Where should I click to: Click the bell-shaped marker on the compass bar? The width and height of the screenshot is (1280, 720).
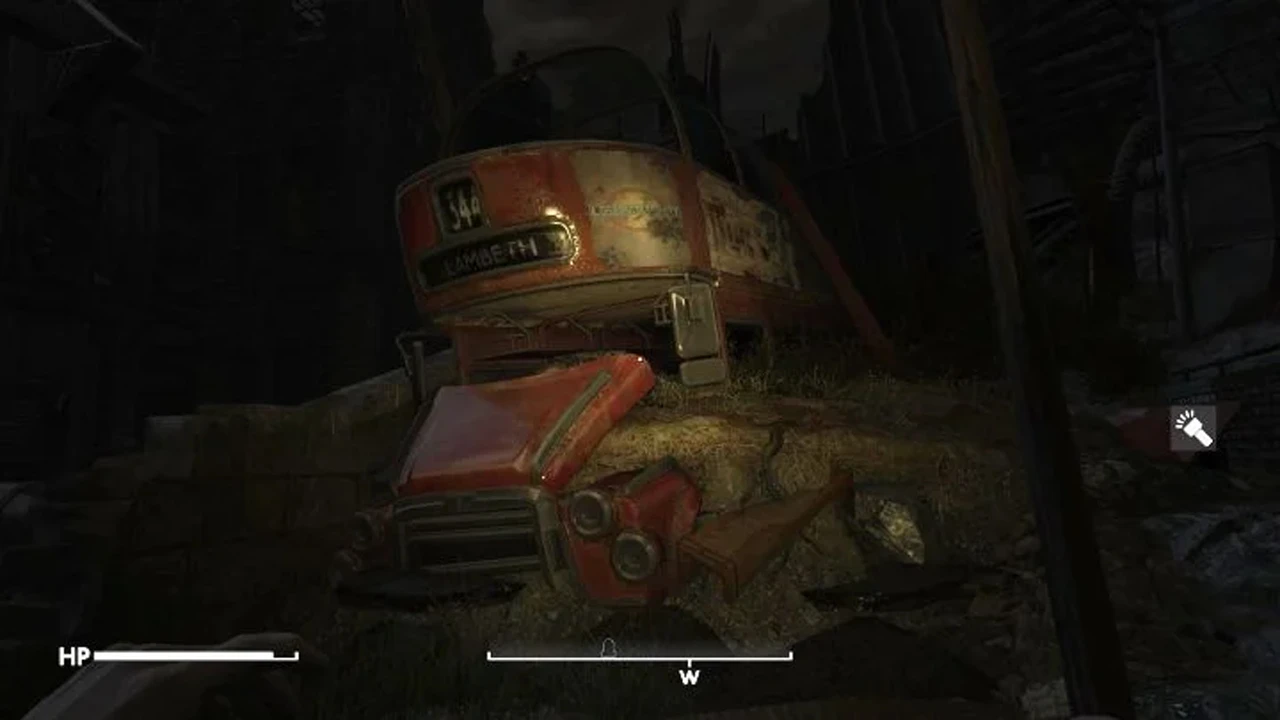pyautogui.click(x=607, y=647)
